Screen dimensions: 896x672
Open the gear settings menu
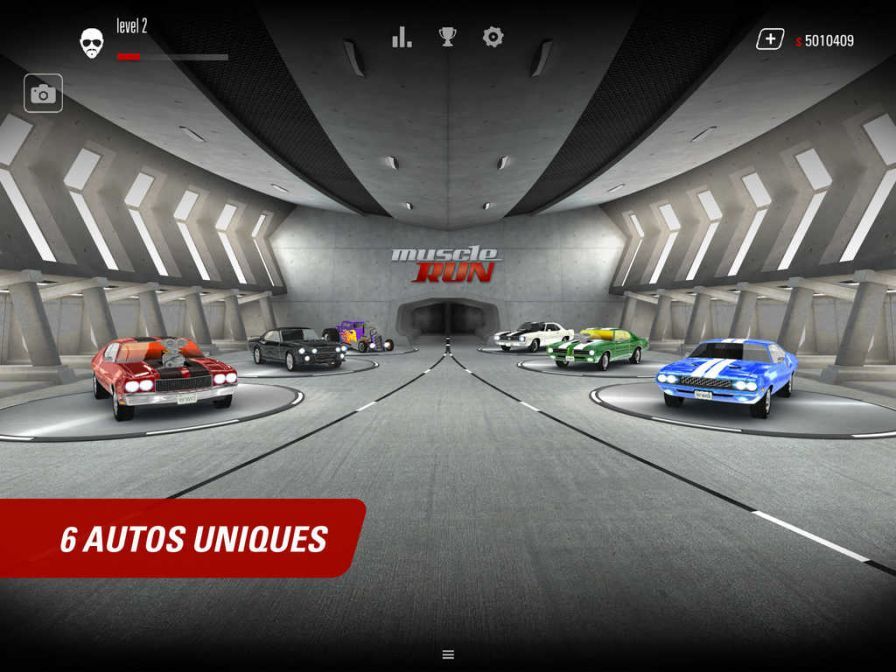(493, 38)
